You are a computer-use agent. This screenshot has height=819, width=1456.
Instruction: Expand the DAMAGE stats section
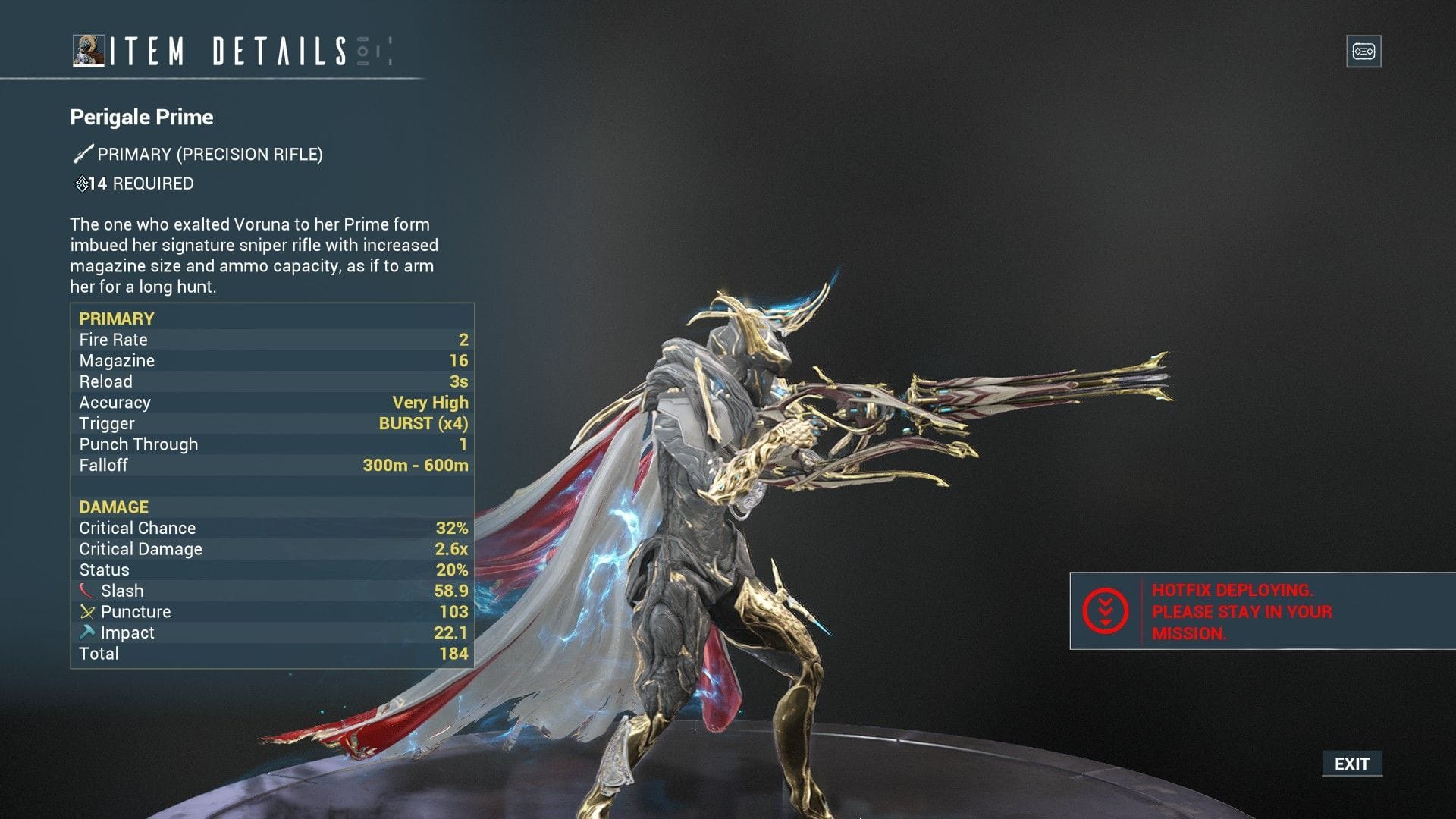tap(112, 507)
